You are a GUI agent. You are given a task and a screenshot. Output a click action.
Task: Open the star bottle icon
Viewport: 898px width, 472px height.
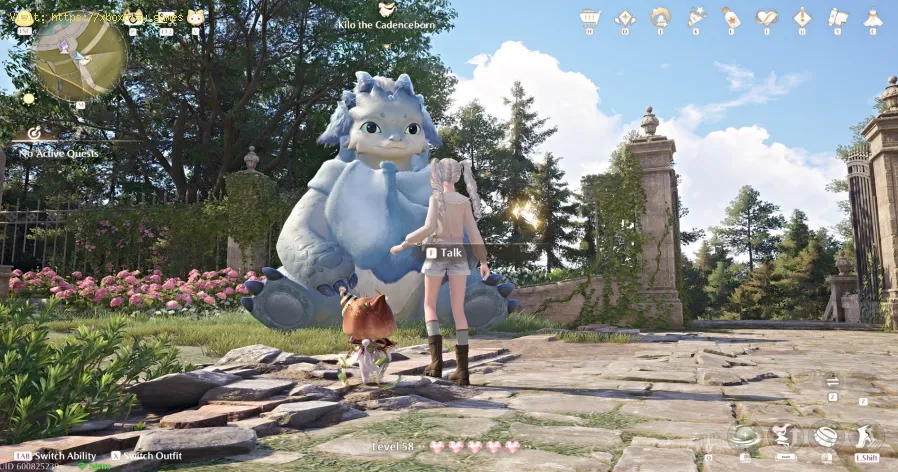tap(731, 17)
